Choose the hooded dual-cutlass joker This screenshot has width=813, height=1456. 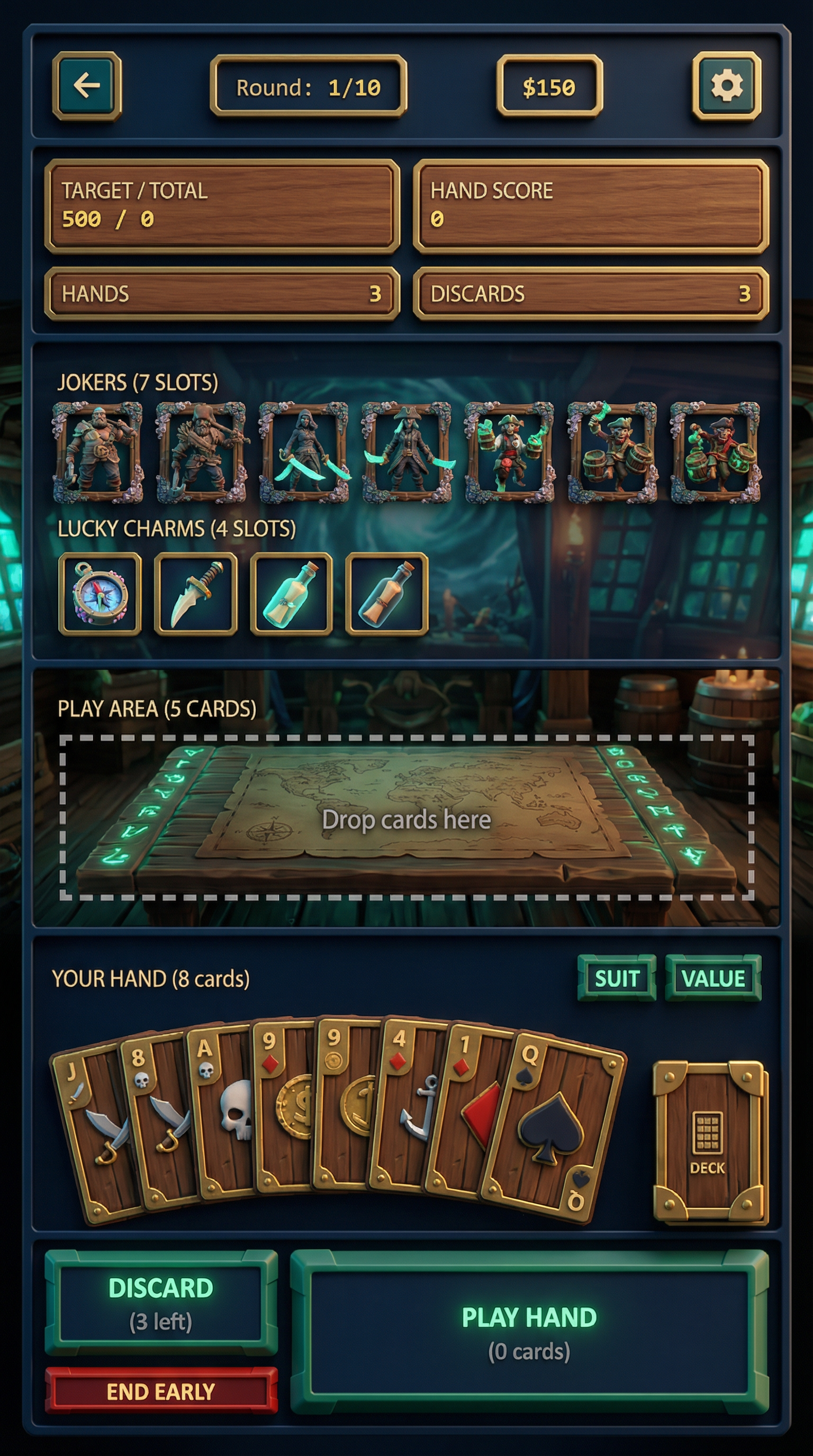pyautogui.click(x=304, y=452)
